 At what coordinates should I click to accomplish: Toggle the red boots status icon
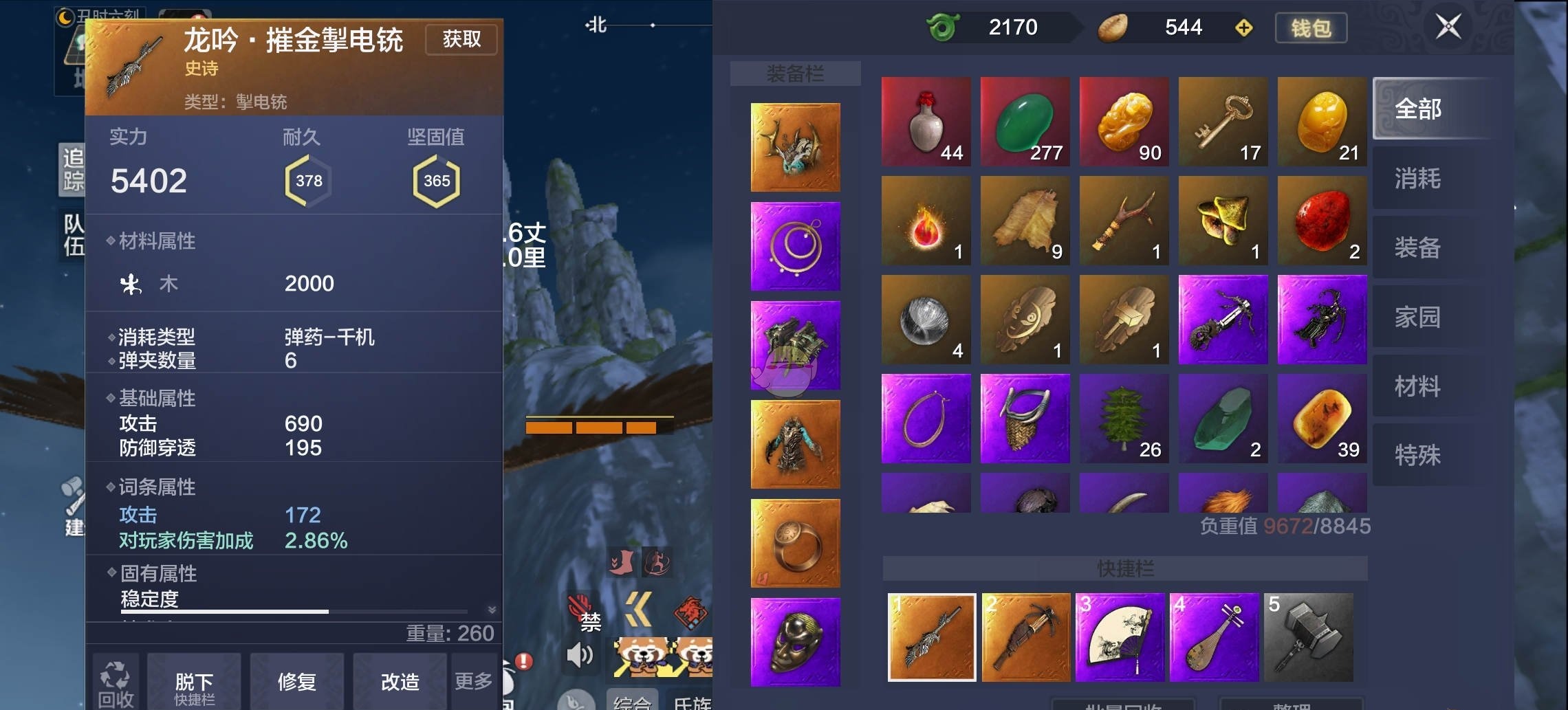622,562
